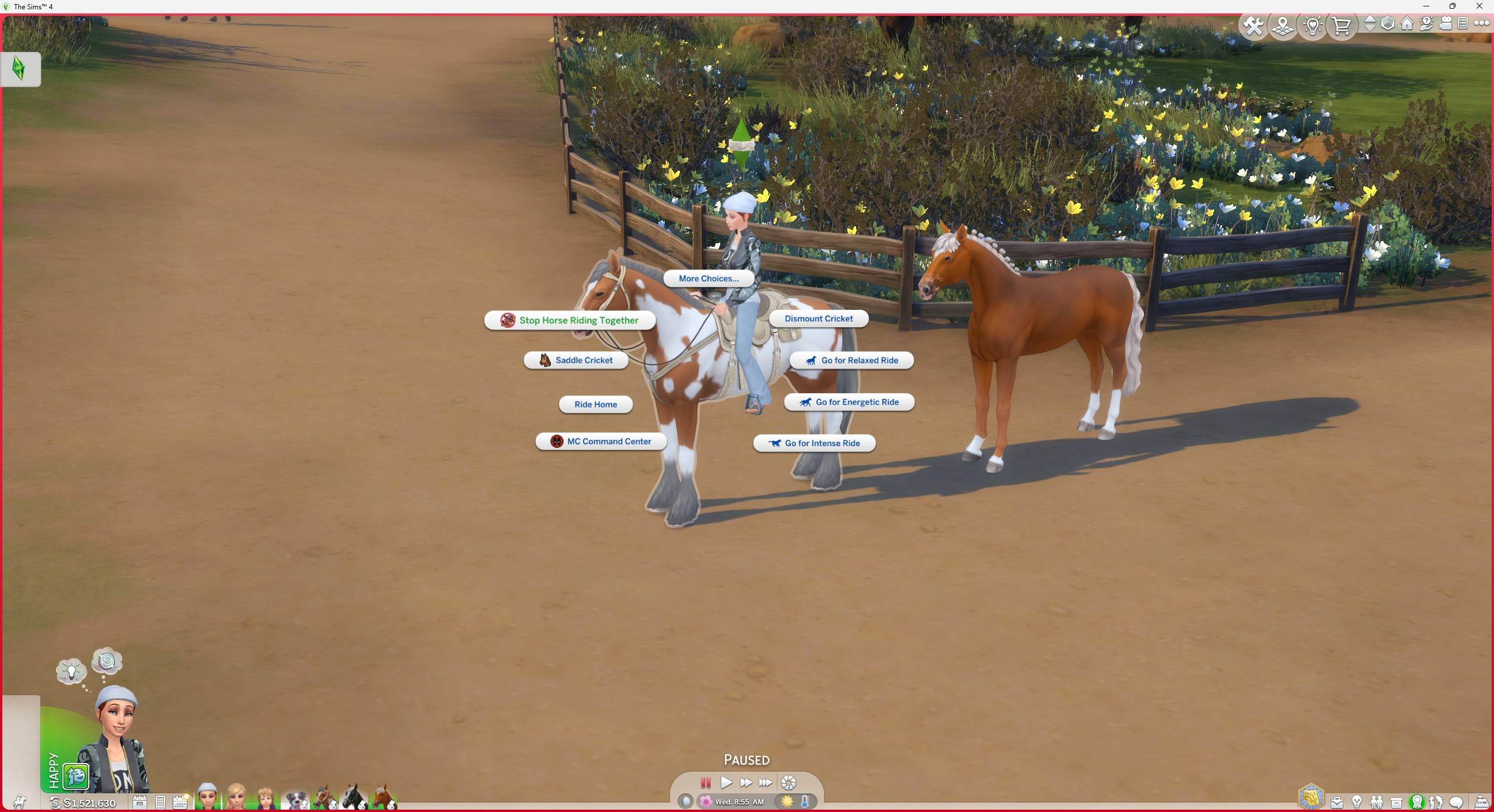Start video capture with the camera icon

[1446, 24]
